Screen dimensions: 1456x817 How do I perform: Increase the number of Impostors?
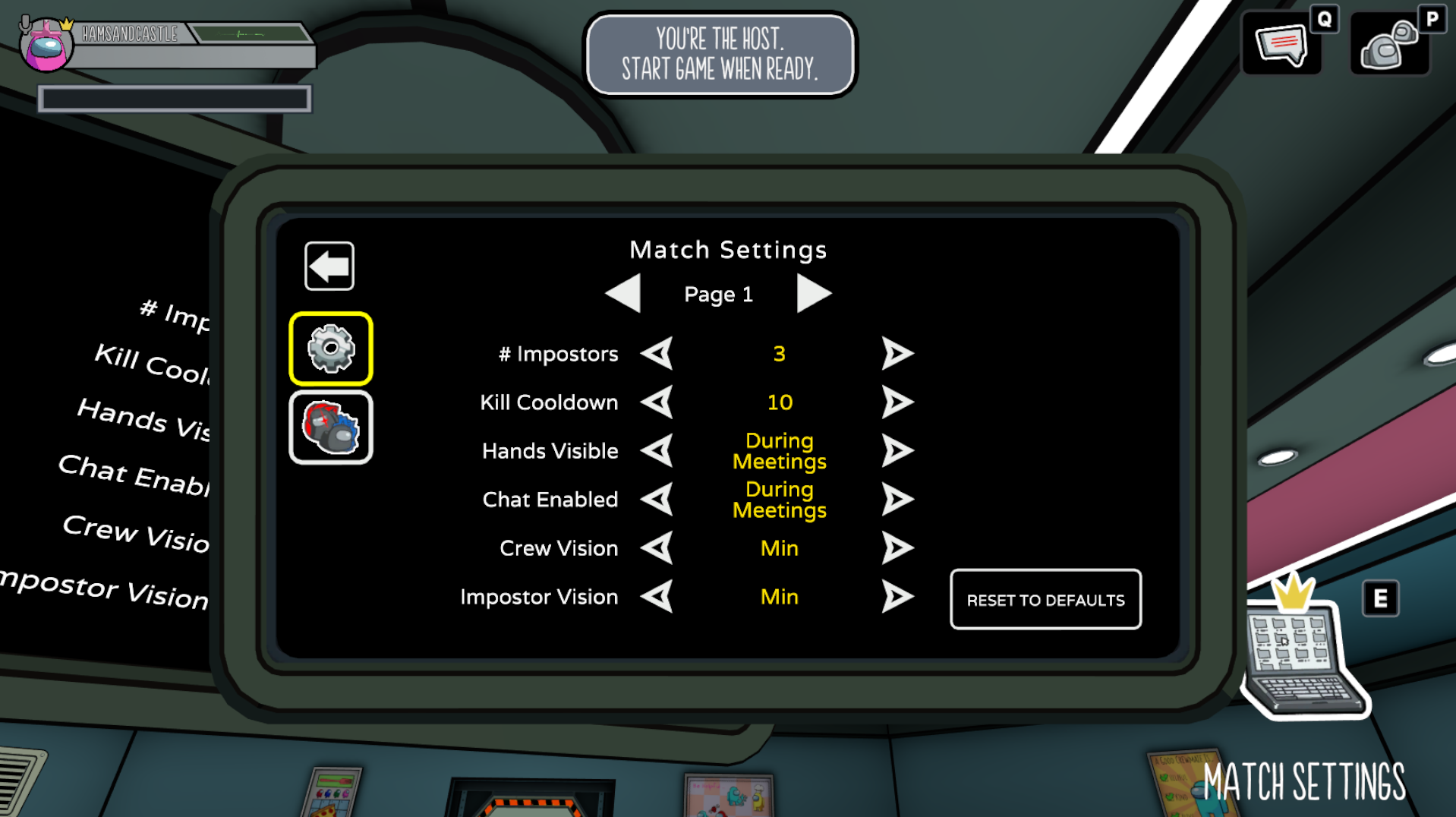point(899,353)
